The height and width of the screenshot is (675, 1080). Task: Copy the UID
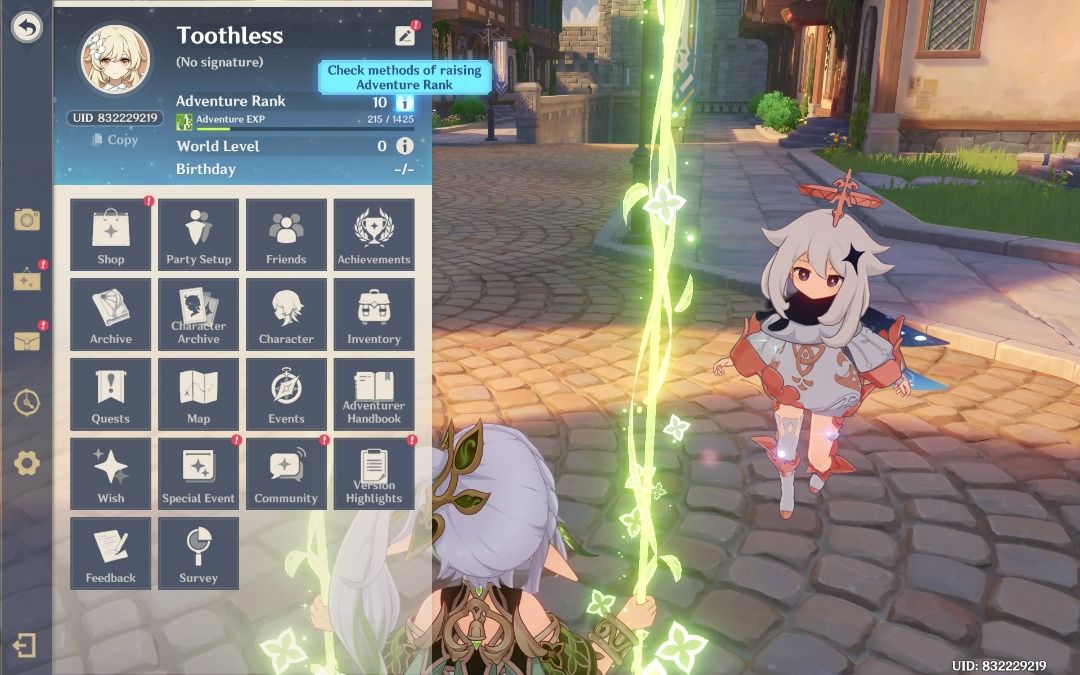(x=114, y=140)
